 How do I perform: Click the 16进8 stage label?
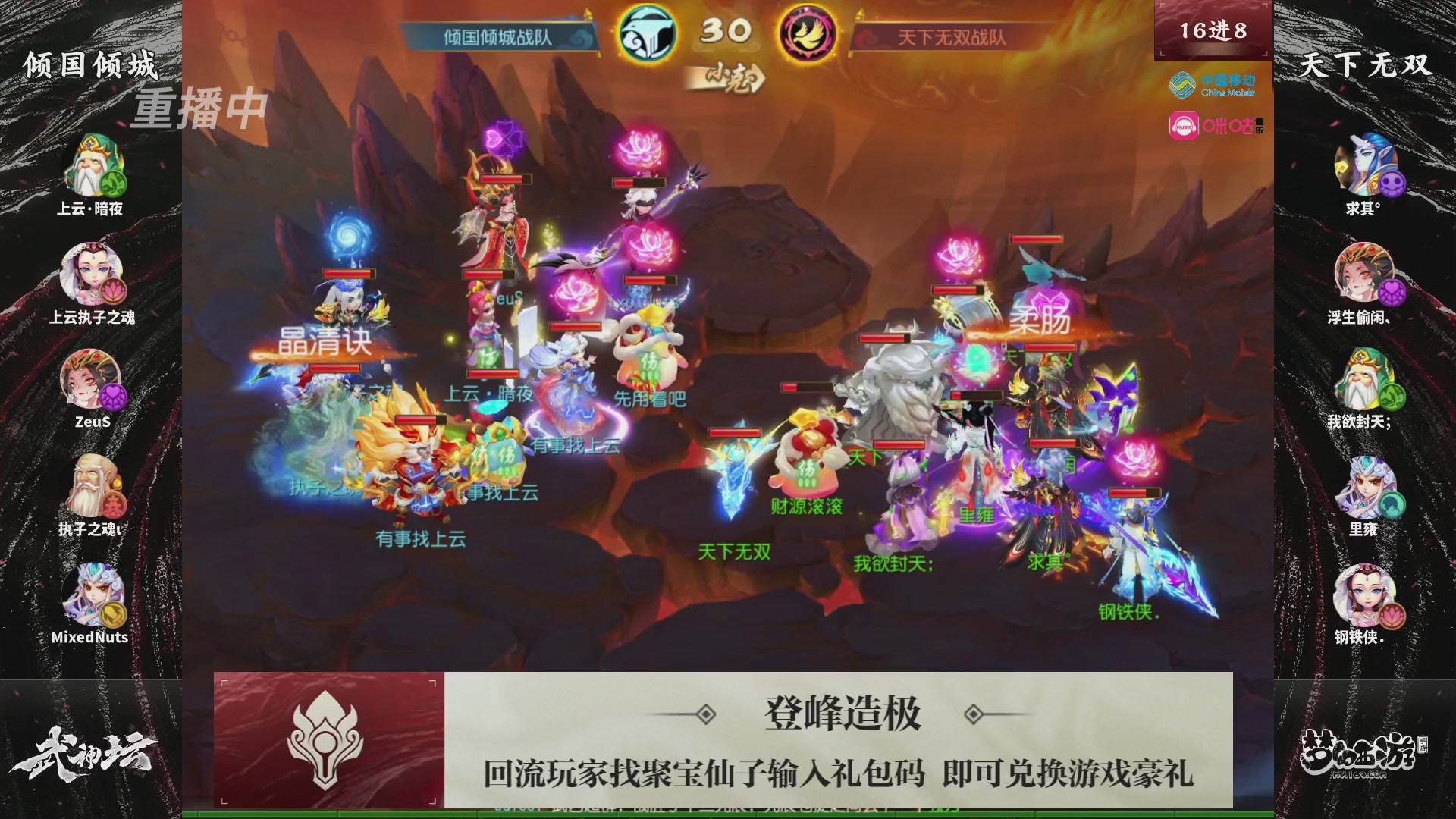tap(1211, 30)
